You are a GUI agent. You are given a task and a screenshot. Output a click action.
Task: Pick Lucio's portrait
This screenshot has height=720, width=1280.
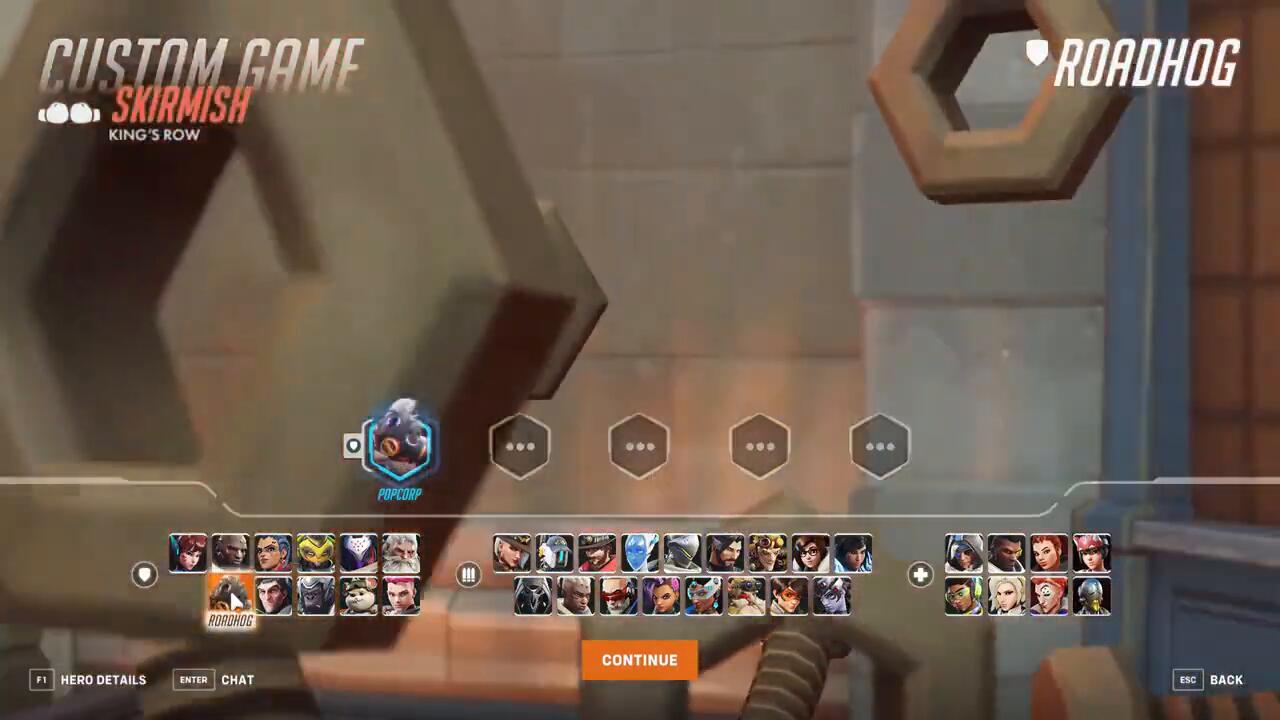964,596
